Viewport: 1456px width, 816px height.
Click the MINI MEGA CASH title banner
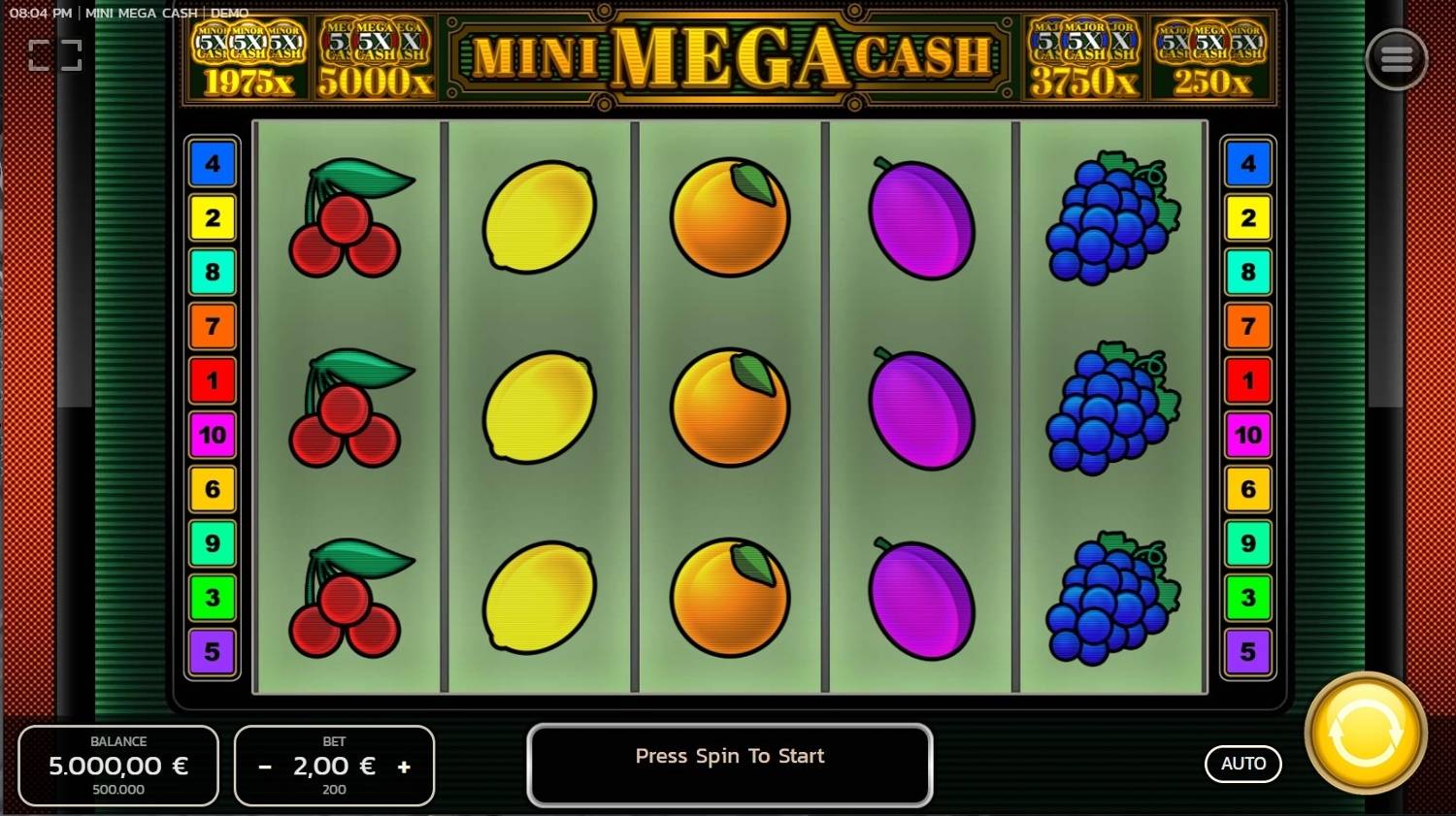point(730,58)
